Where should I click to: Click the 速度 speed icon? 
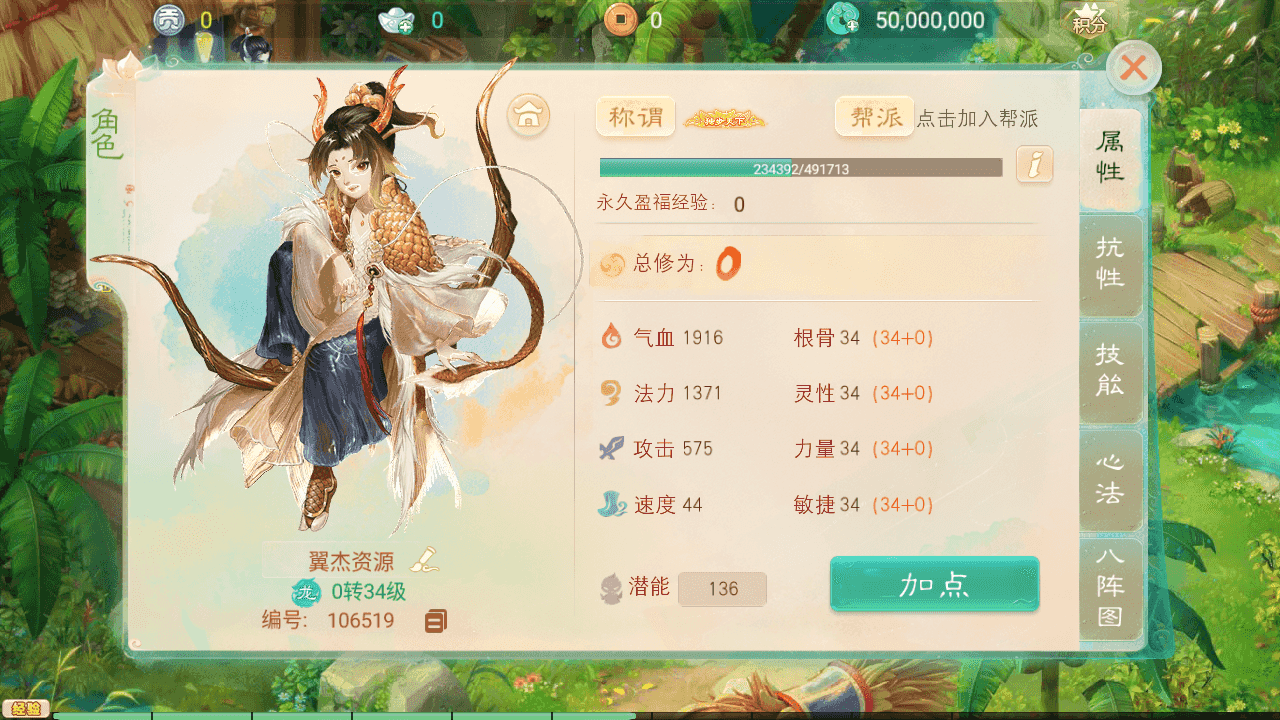pos(610,504)
